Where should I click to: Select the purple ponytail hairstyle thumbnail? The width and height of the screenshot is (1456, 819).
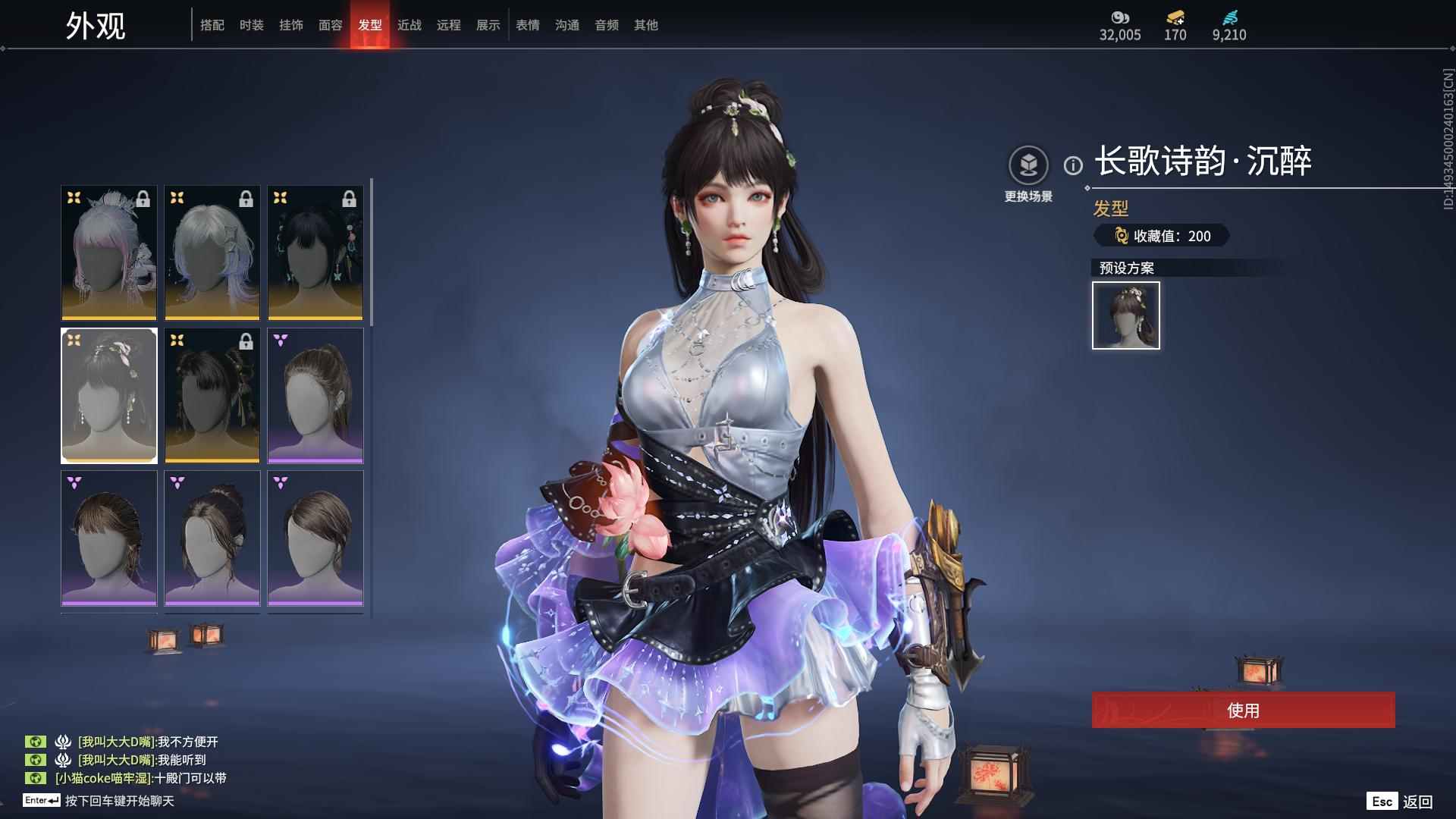(x=315, y=395)
